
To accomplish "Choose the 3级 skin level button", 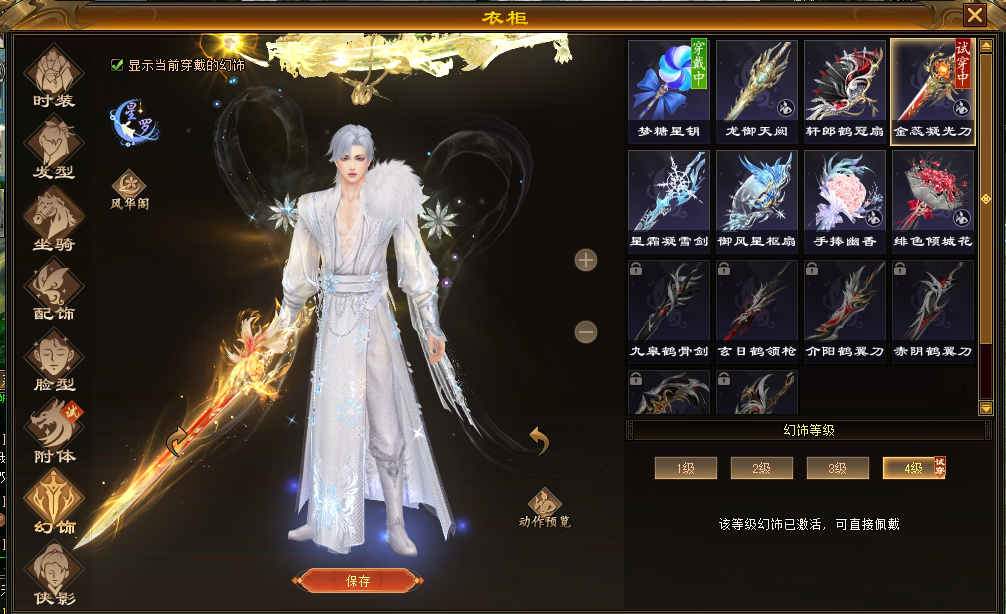I will [x=837, y=468].
